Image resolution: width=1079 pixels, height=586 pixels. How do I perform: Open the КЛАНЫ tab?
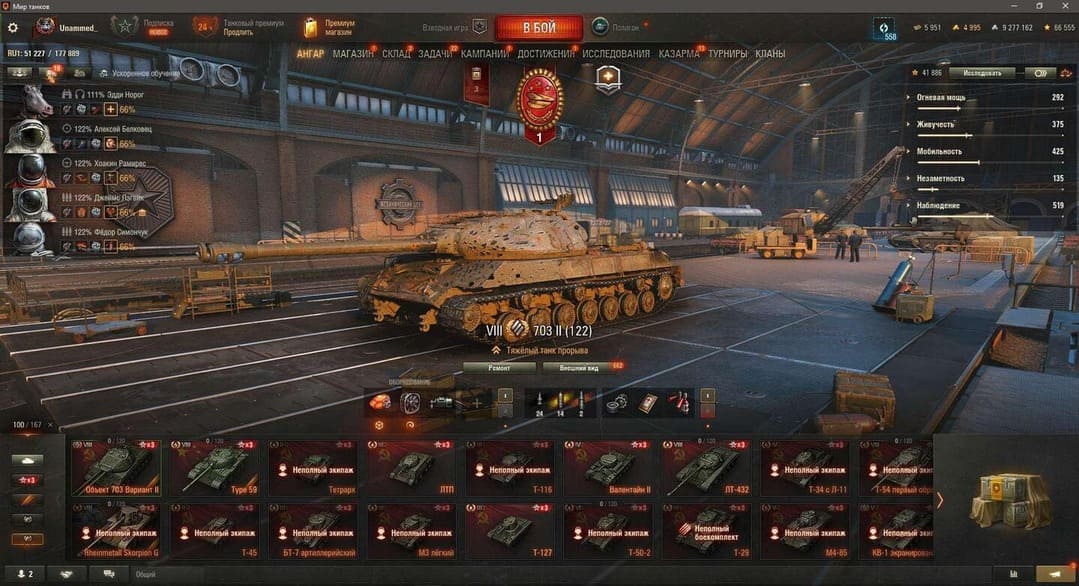pos(770,54)
